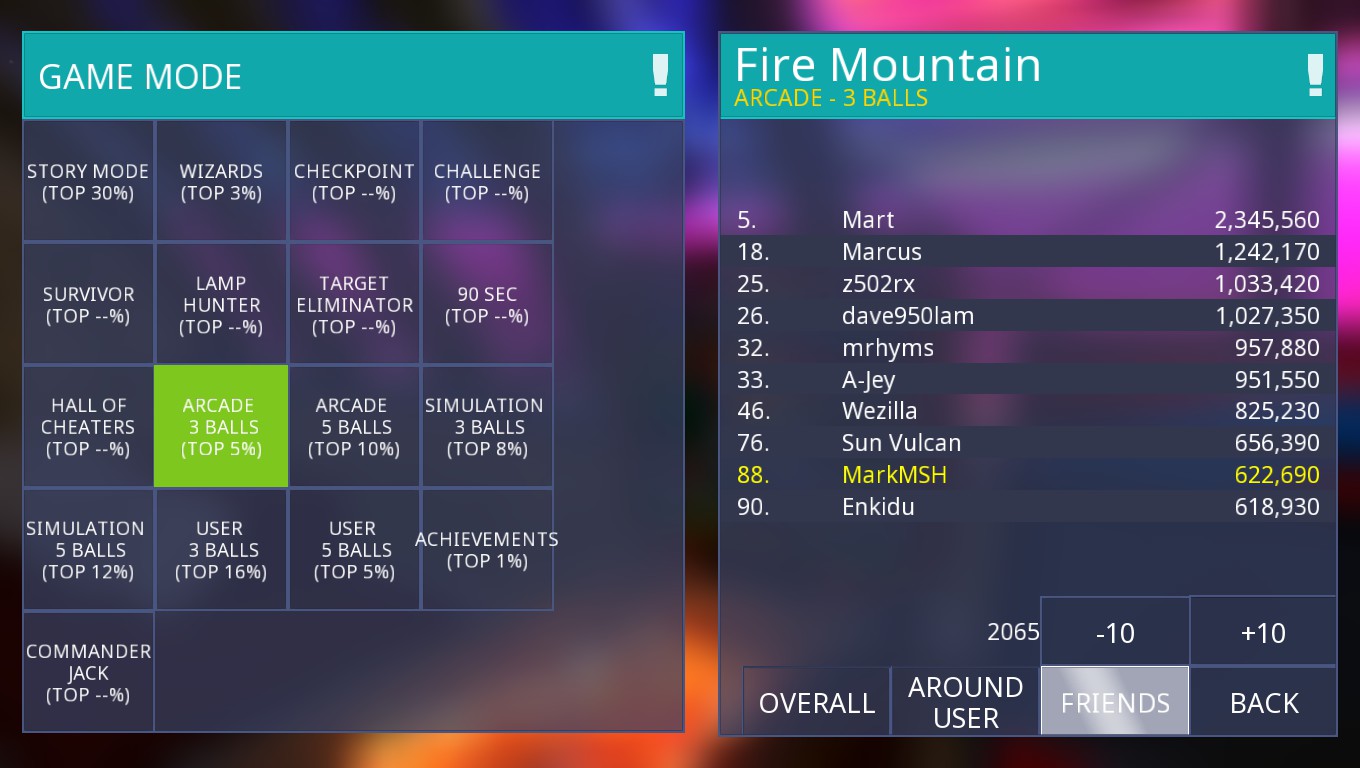Choose the Wizards game mode tile
The height and width of the screenshot is (768, 1360).
click(x=221, y=182)
